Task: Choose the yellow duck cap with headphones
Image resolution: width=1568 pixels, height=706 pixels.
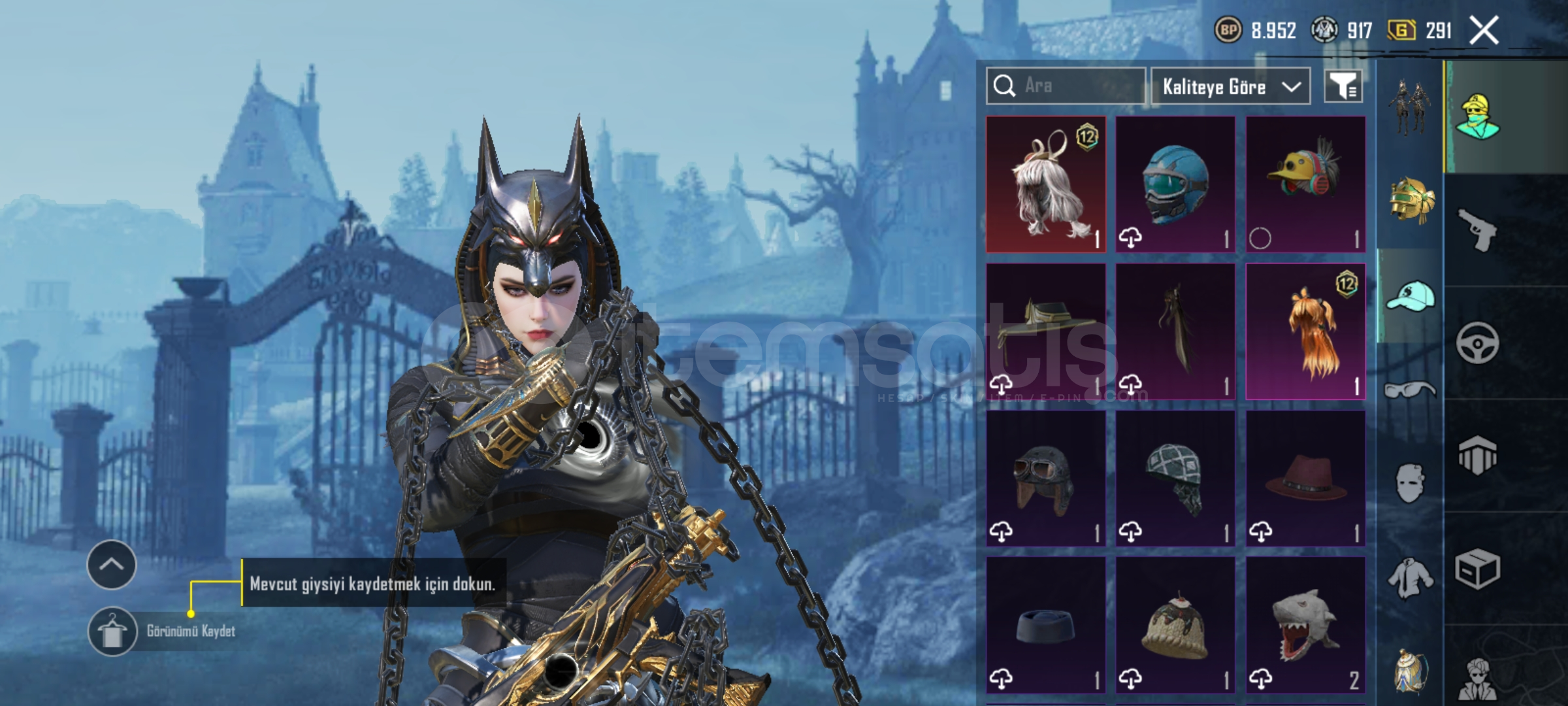Action: (1305, 184)
